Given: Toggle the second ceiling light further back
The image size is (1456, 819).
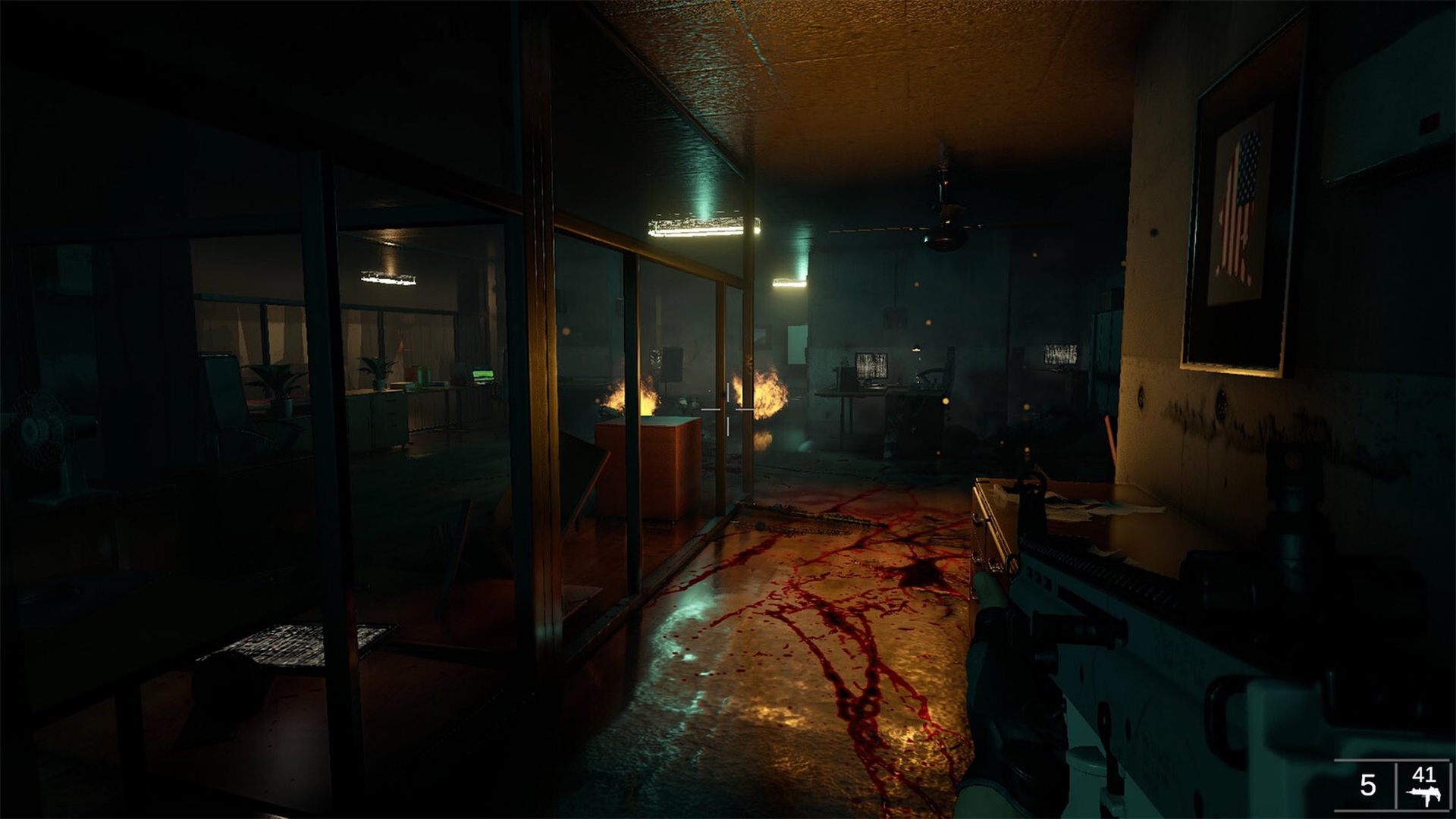Looking at the screenshot, I should coord(789,281).
